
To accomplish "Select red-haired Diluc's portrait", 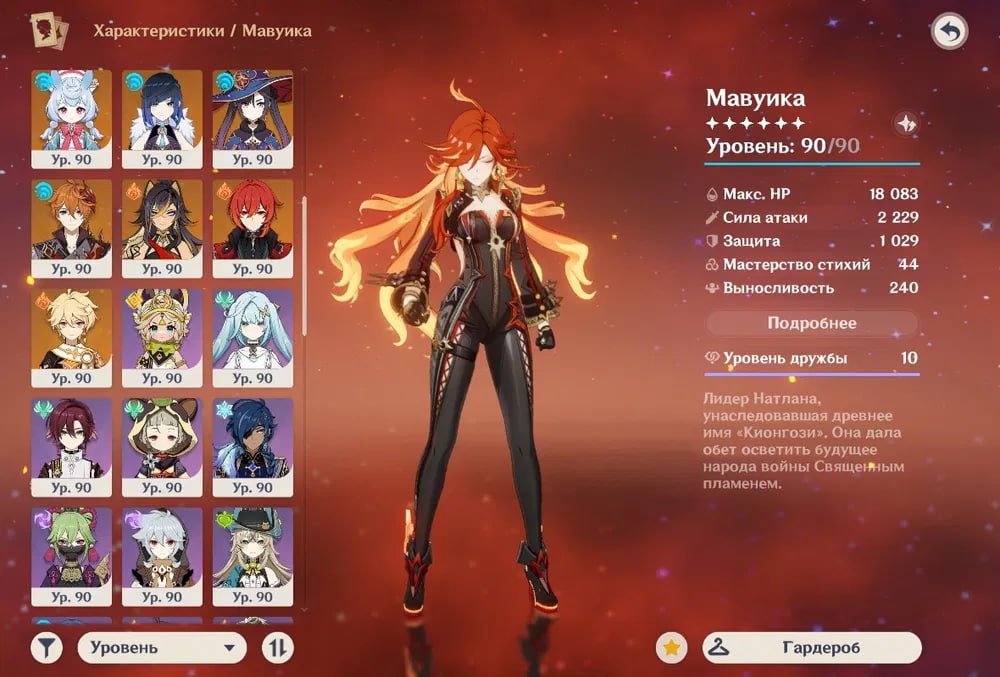I will pyautogui.click(x=253, y=220).
